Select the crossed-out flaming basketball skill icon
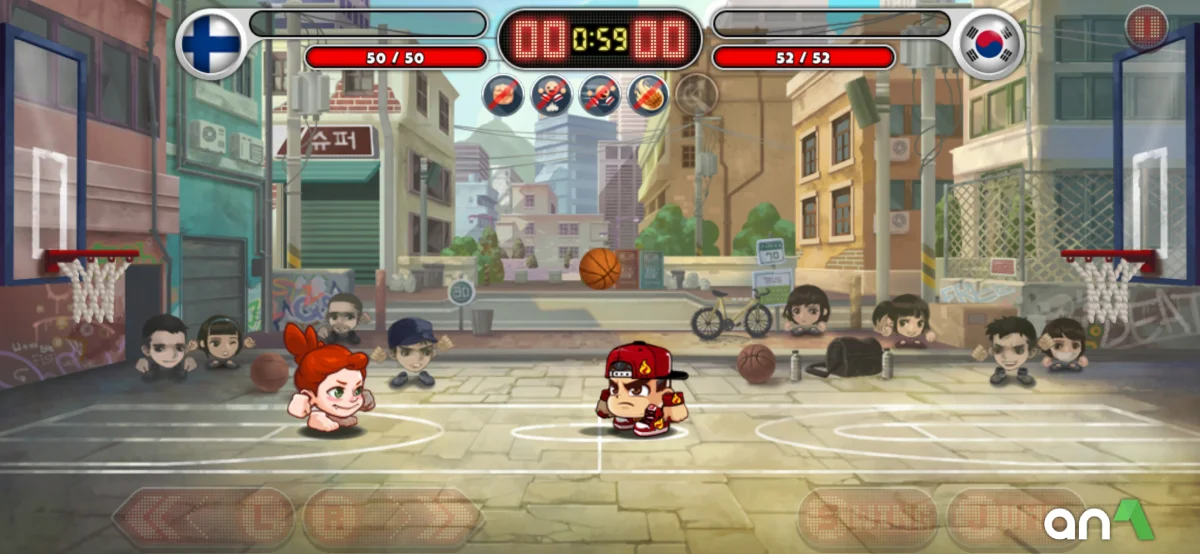This screenshot has width=1200, height=554. click(x=647, y=94)
